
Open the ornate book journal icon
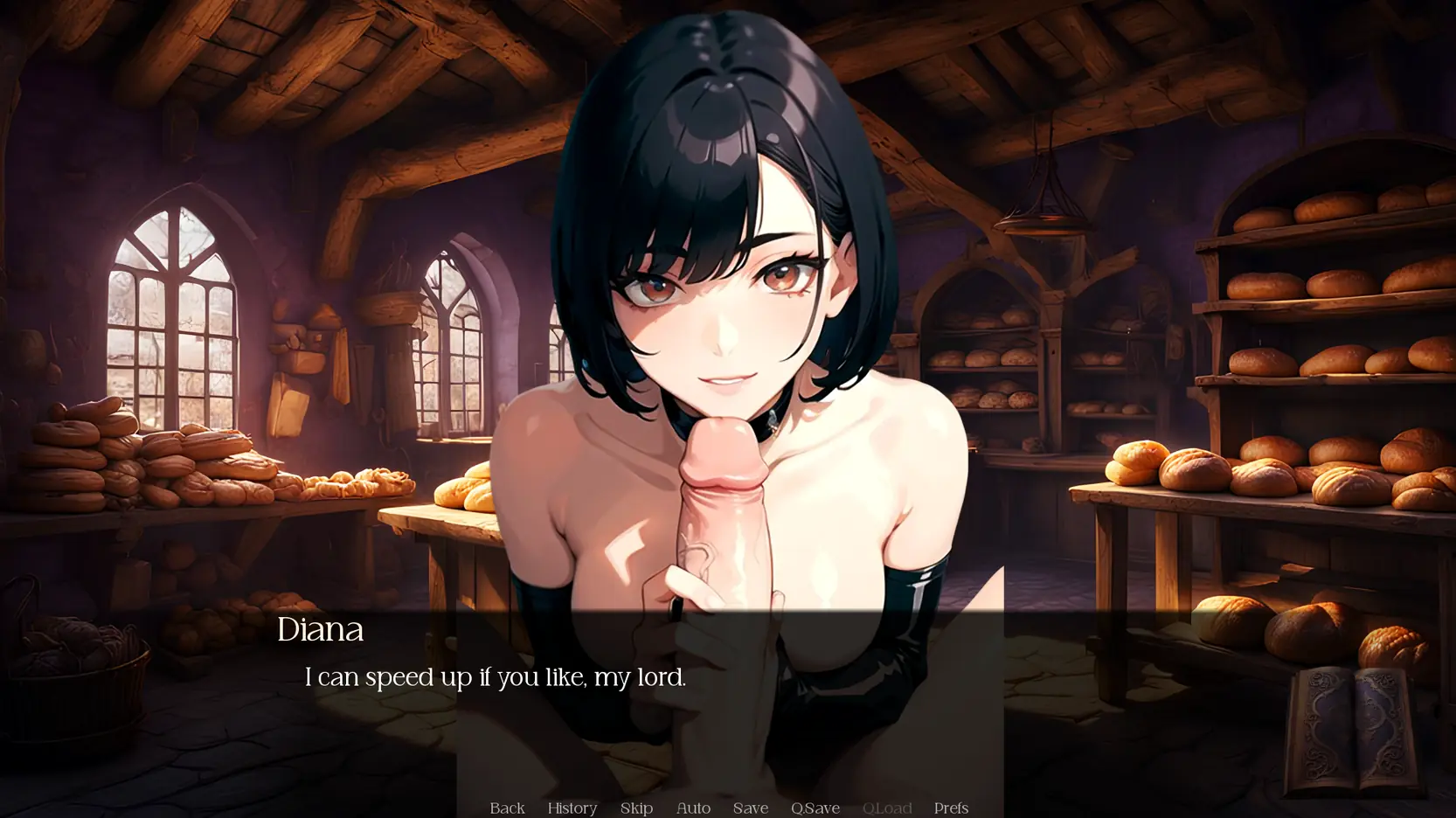1353,731
